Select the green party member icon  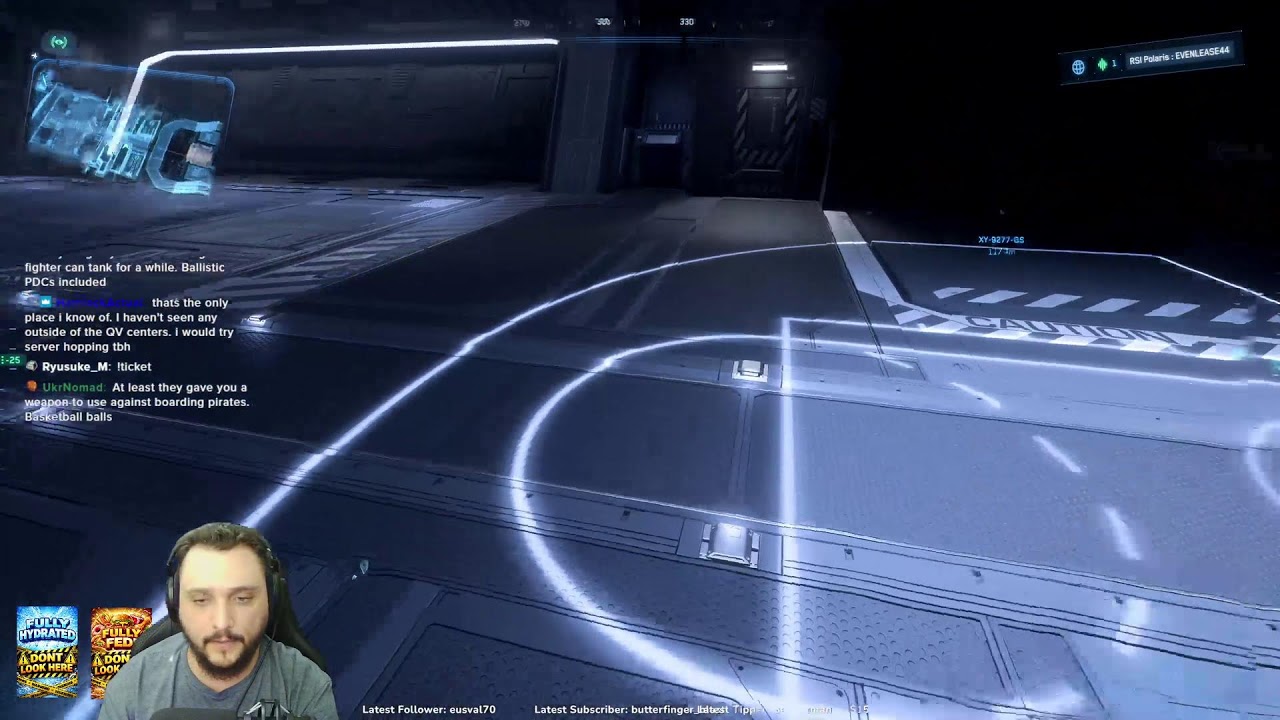[x=1102, y=64]
